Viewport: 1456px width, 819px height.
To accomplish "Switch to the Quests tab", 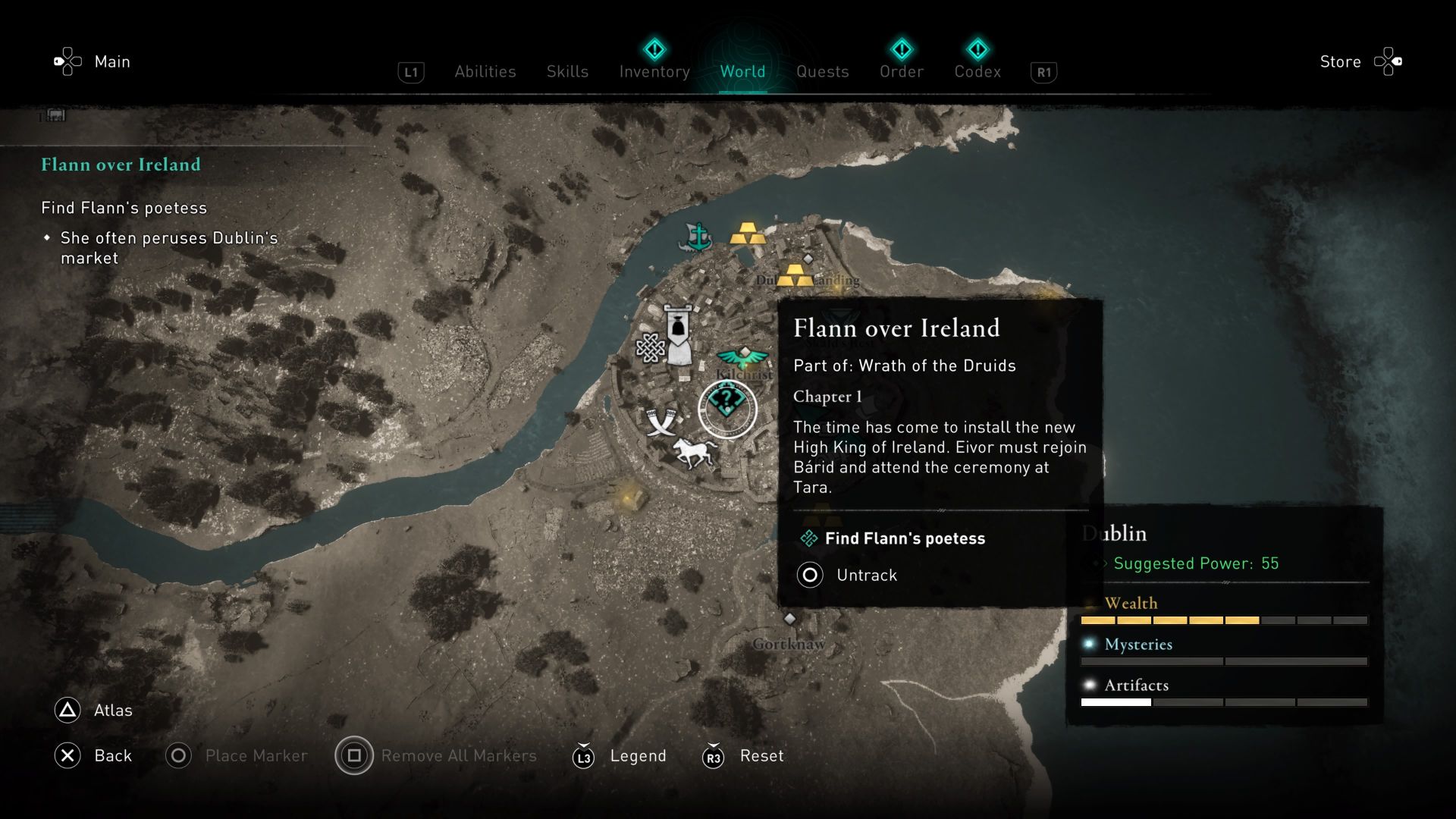I will click(x=822, y=71).
